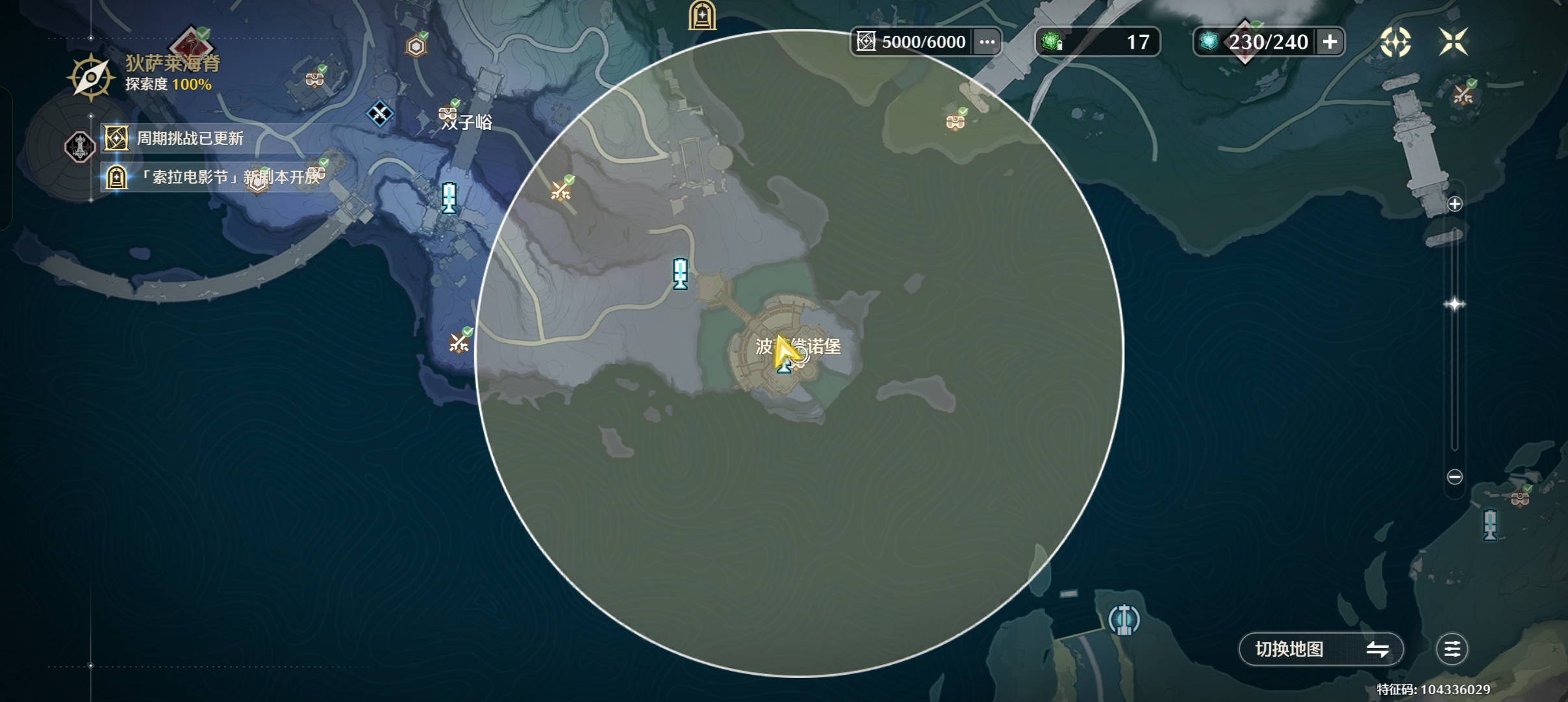Click the star handle on the zoom slider
This screenshot has width=1568, height=702.
click(x=1454, y=304)
